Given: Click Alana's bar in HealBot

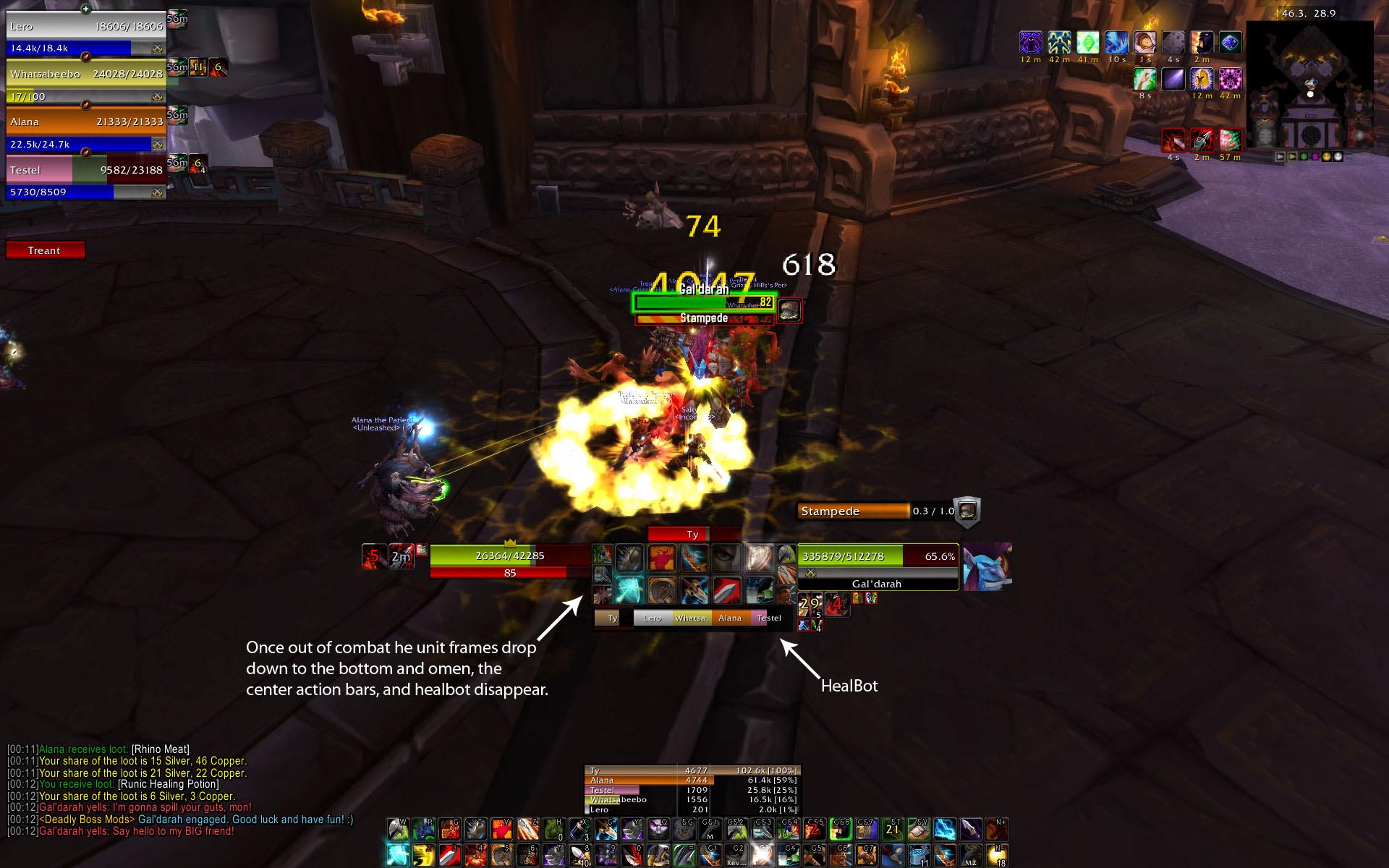Looking at the screenshot, I should click(730, 618).
